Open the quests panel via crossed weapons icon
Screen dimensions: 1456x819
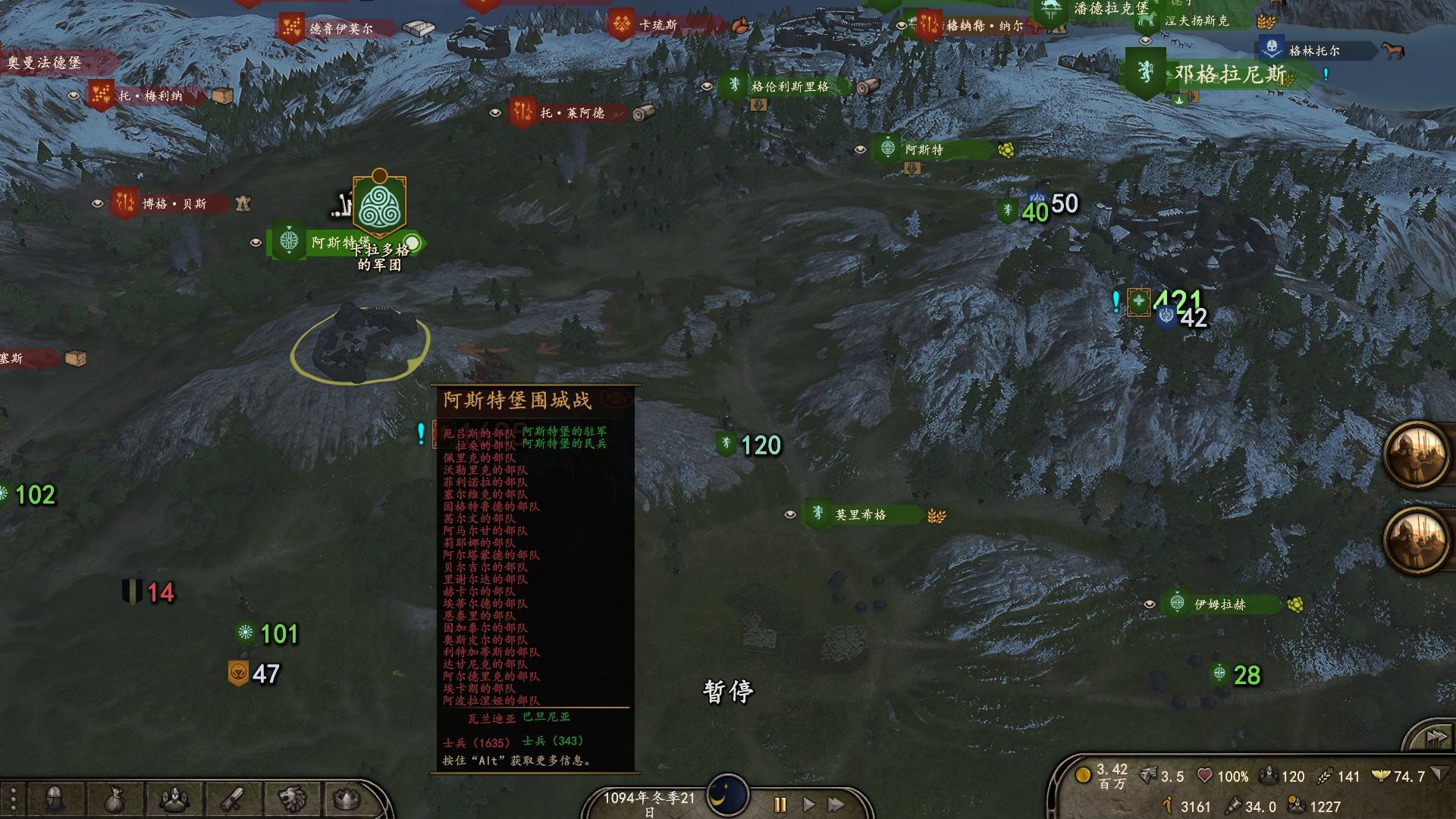[x=232, y=798]
